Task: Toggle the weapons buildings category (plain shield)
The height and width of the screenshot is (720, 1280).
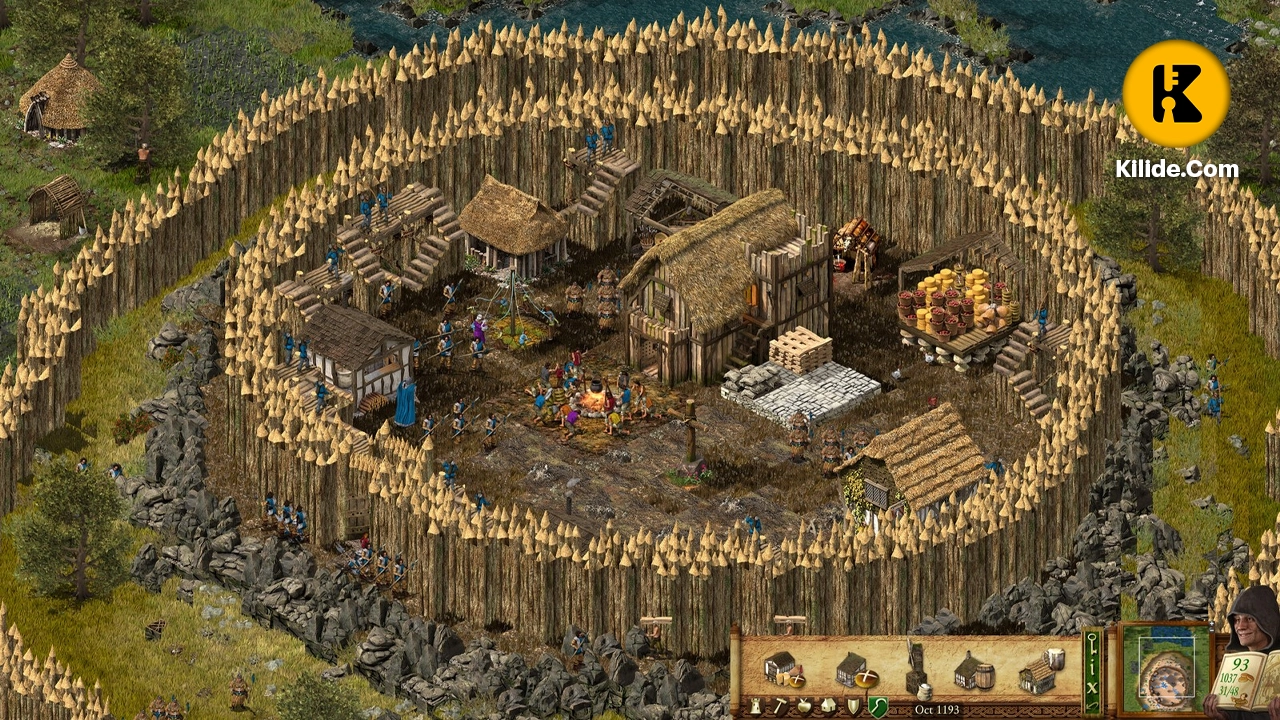Action: [852, 705]
